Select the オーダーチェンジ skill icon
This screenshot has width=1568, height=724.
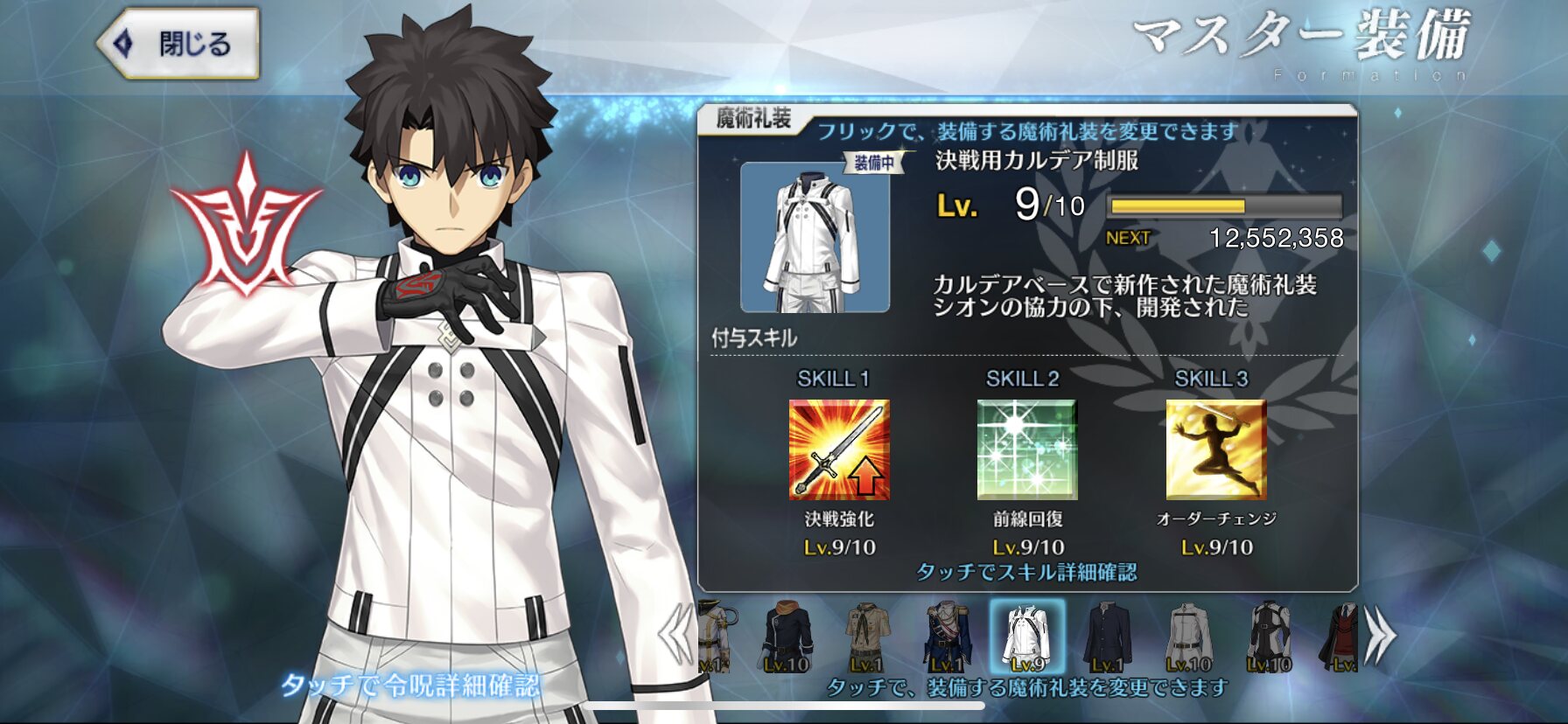point(1216,449)
